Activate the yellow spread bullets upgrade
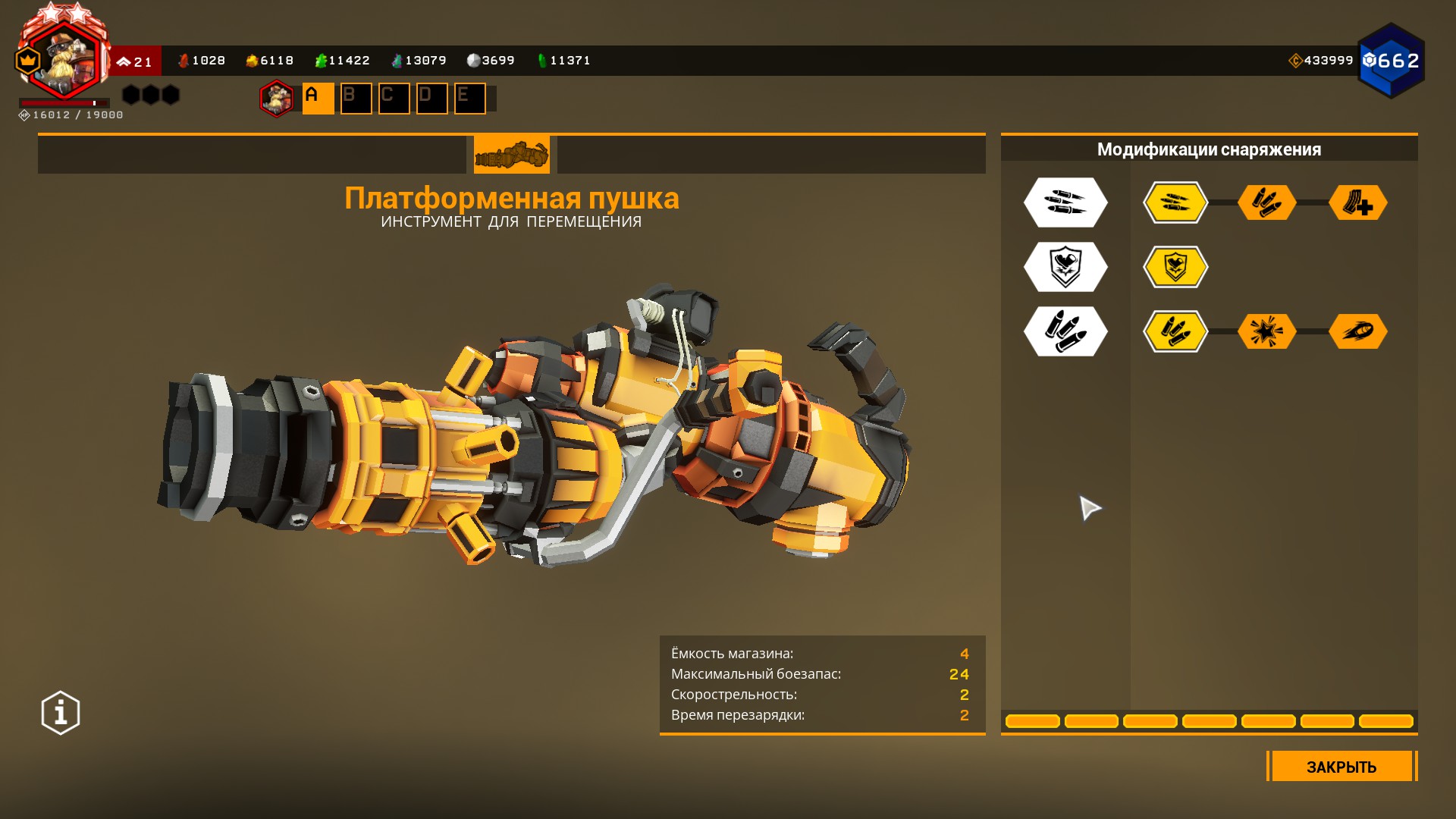 click(1175, 202)
